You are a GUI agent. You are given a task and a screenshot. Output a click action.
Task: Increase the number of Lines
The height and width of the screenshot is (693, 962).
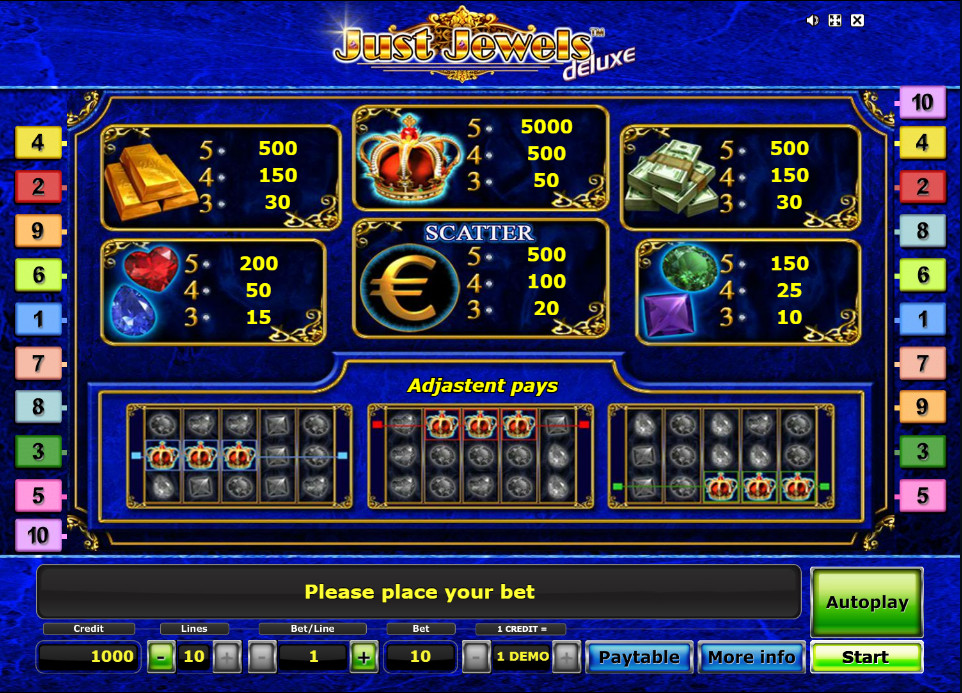click(x=227, y=657)
